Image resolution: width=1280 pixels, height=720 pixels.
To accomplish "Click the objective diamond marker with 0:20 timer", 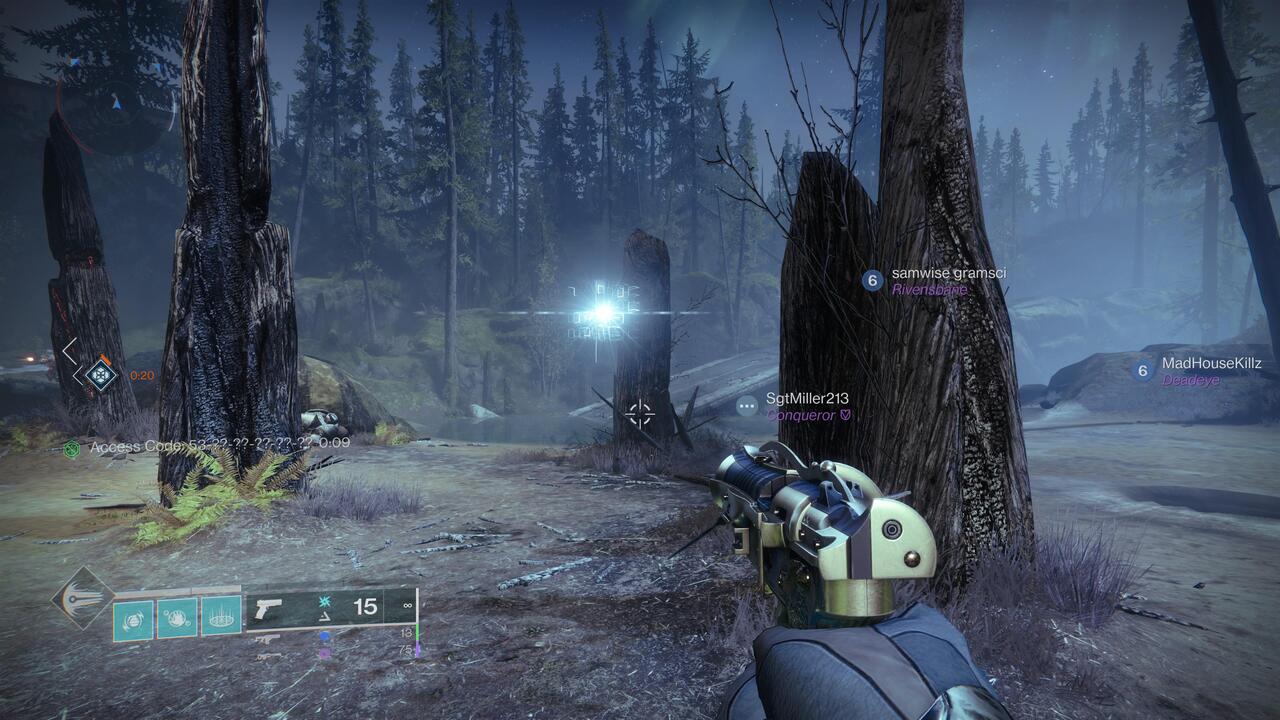I will tap(100, 375).
